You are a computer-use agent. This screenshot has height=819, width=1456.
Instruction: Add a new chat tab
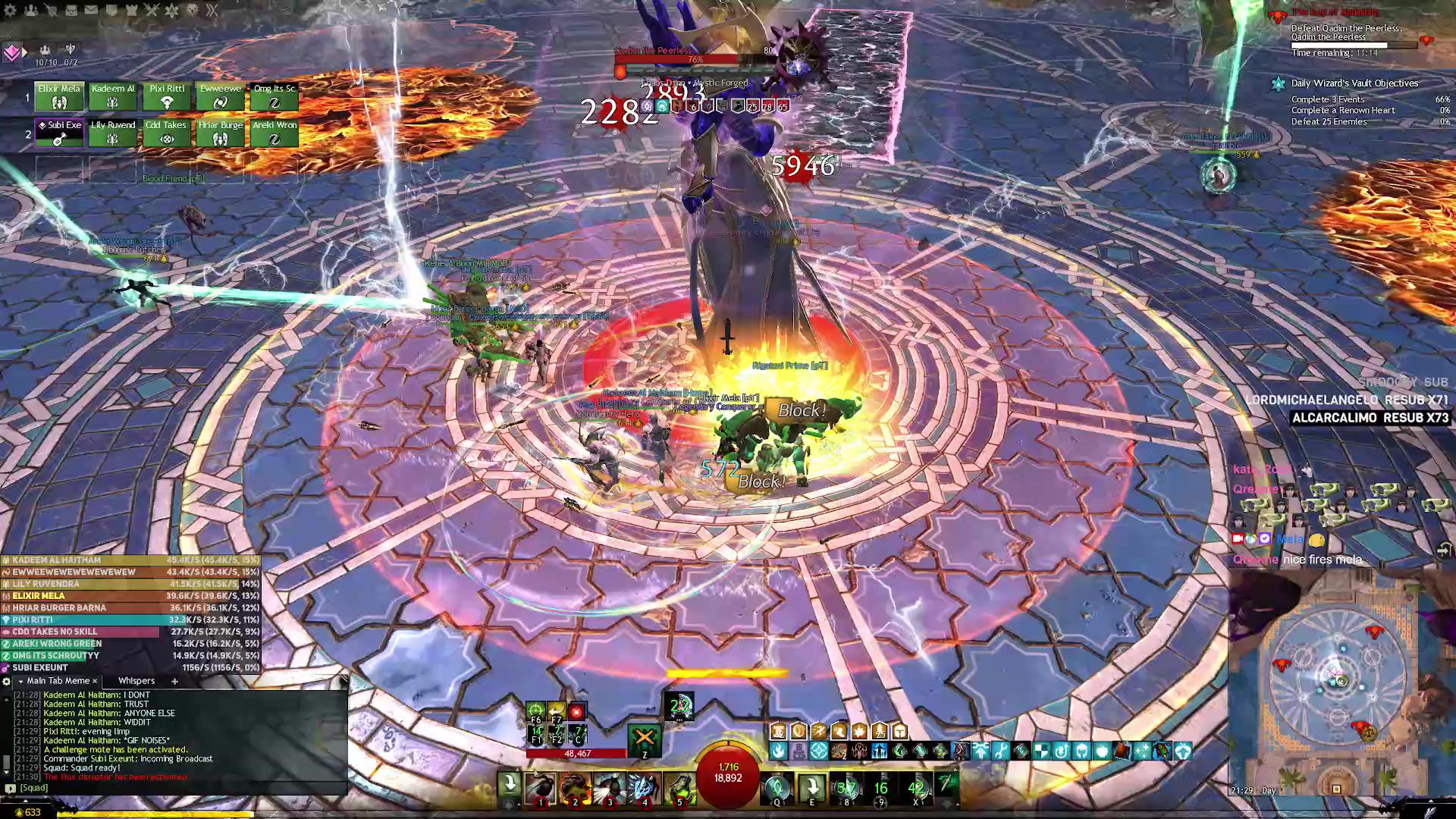point(174,681)
